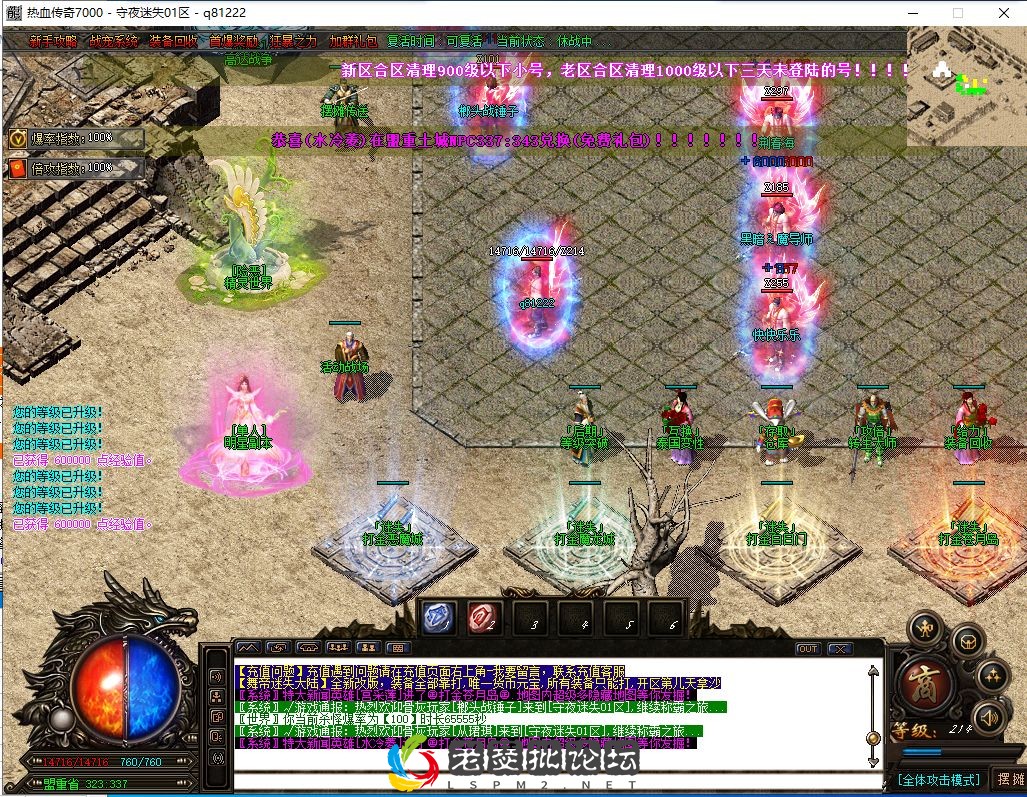The image size is (1027, 797).
Task: Click the 爆率指数 drop-rate indicator
Action: 76,138
